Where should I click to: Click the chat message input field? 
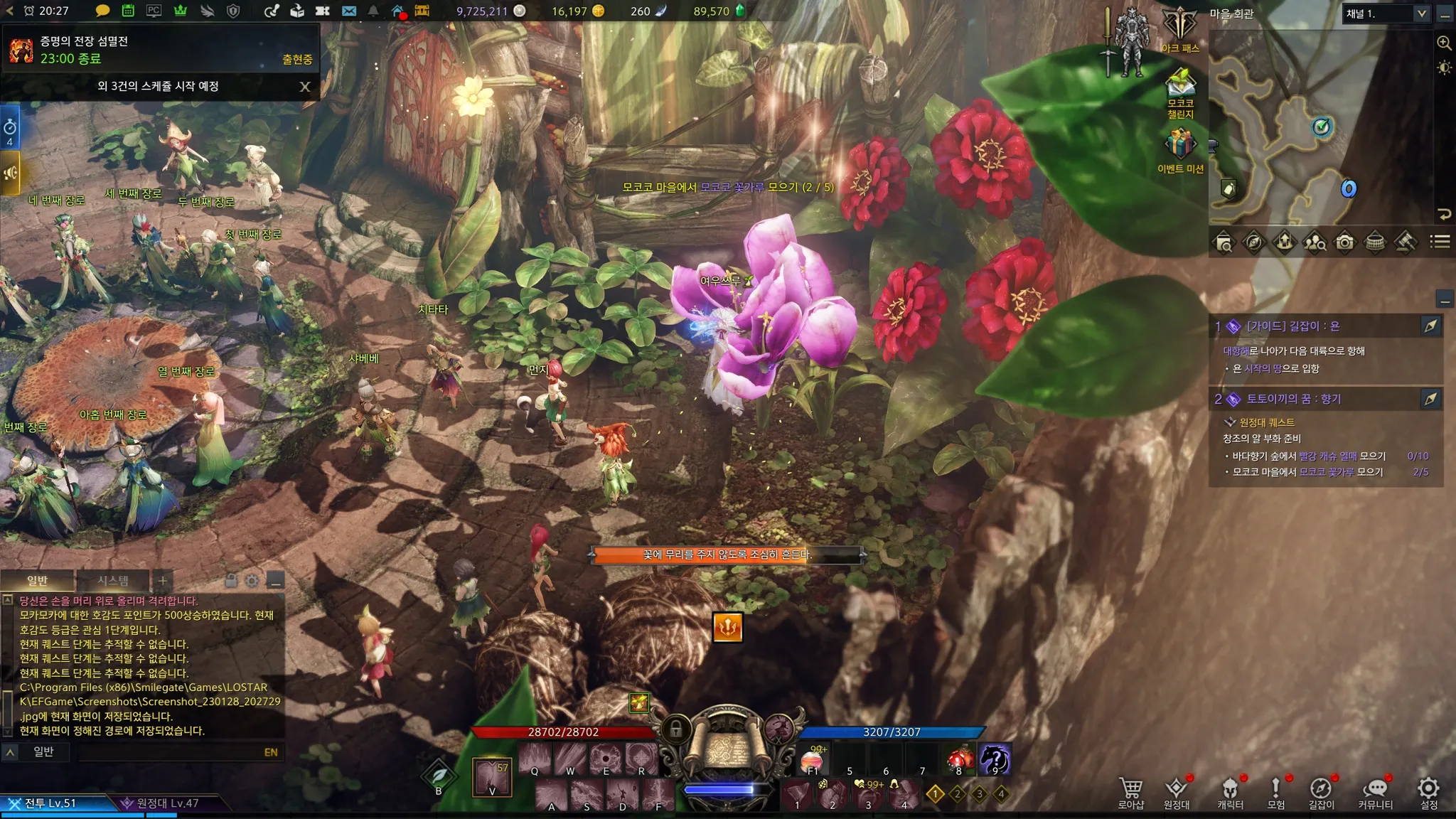171,752
